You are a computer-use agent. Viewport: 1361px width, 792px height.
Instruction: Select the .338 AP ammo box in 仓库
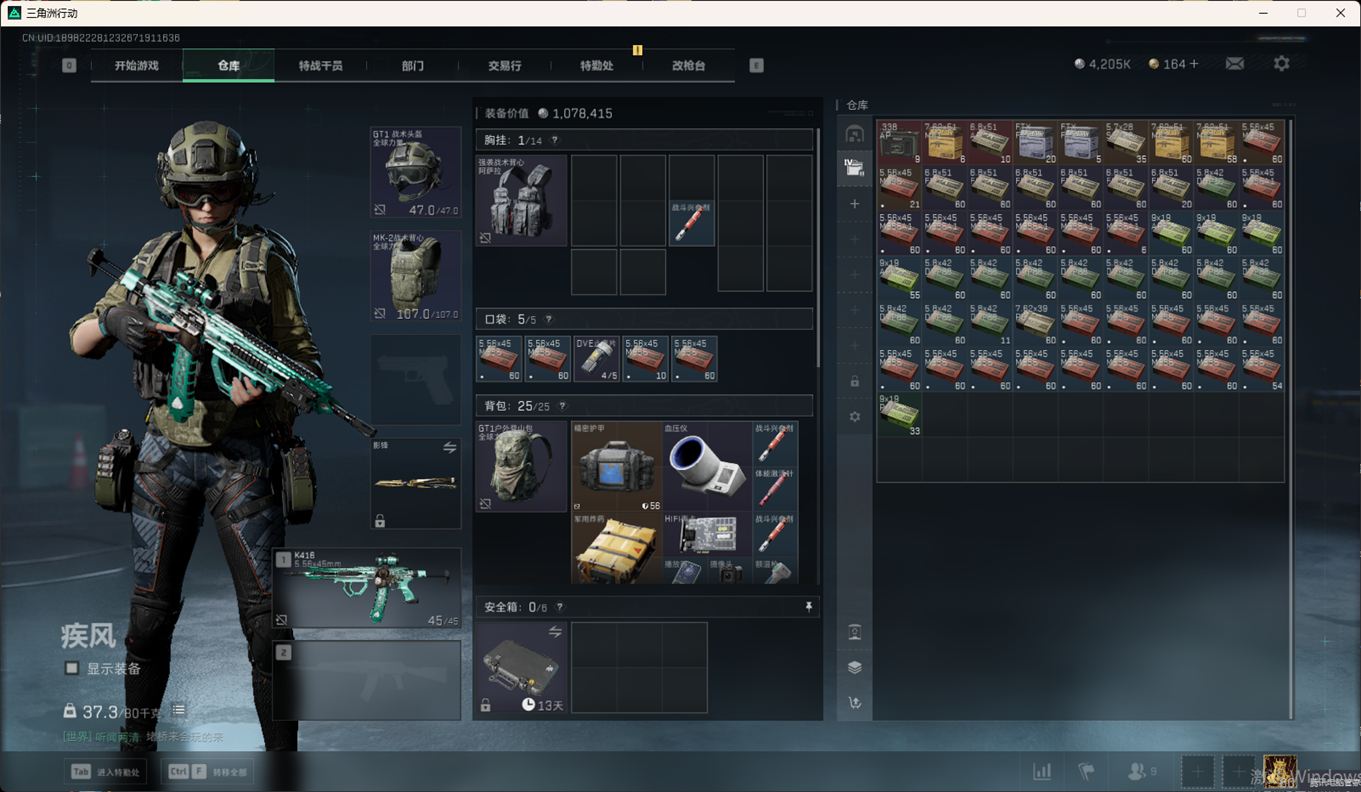pyautogui.click(x=899, y=142)
